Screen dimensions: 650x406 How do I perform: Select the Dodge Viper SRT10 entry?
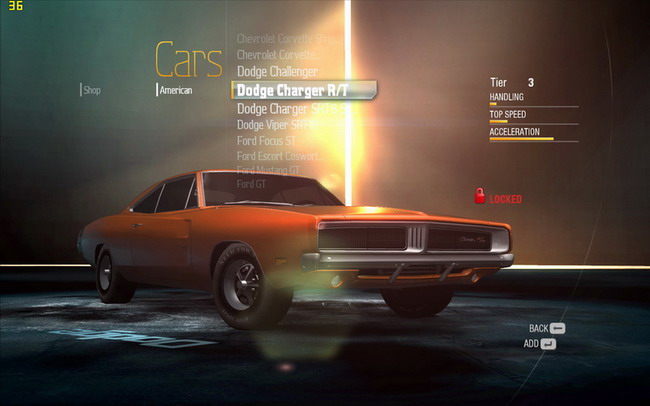[283, 125]
